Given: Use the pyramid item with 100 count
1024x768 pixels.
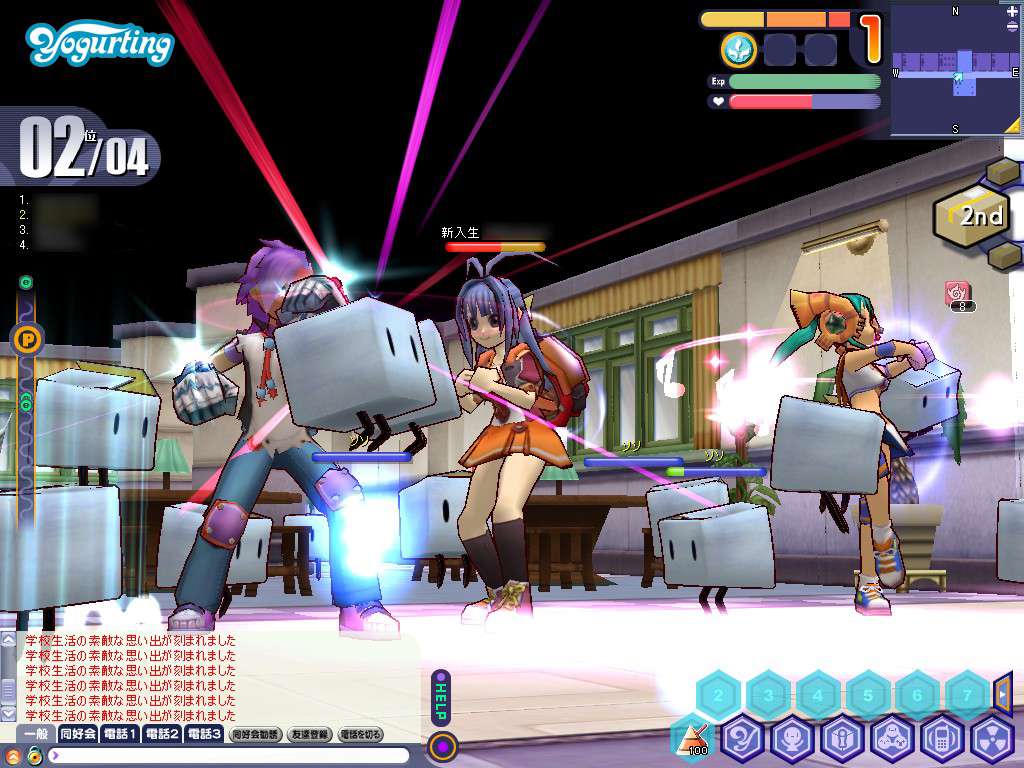Looking at the screenshot, I should coord(692,740).
